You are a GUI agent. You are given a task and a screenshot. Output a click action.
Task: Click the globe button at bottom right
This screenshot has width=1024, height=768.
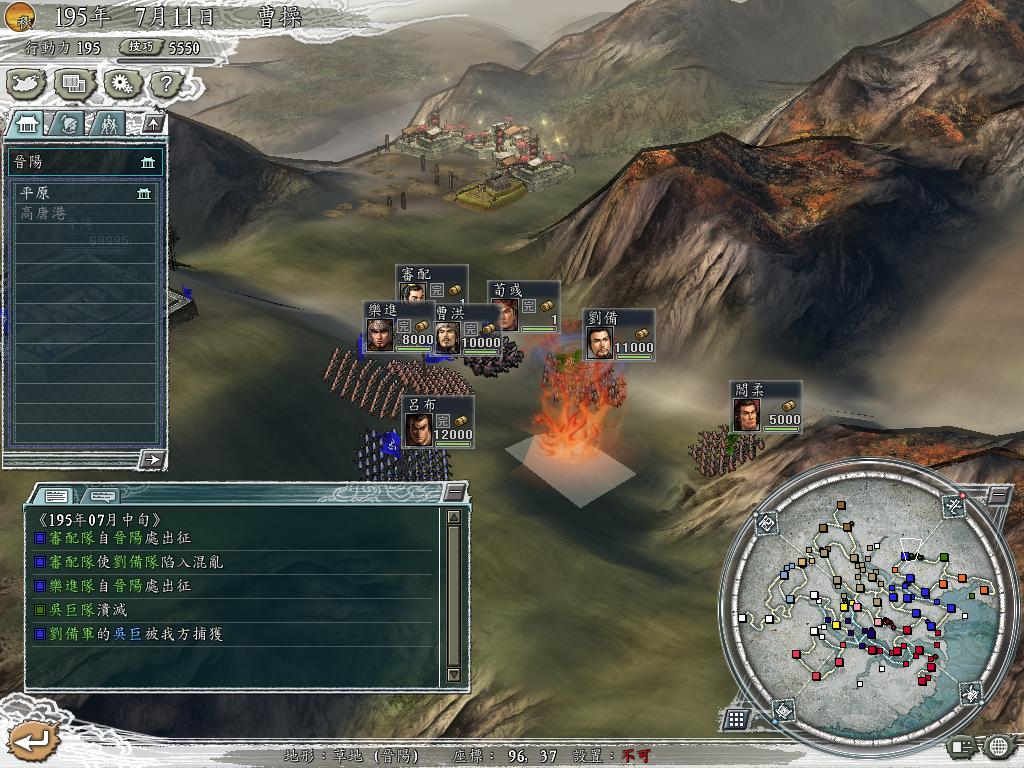998,745
